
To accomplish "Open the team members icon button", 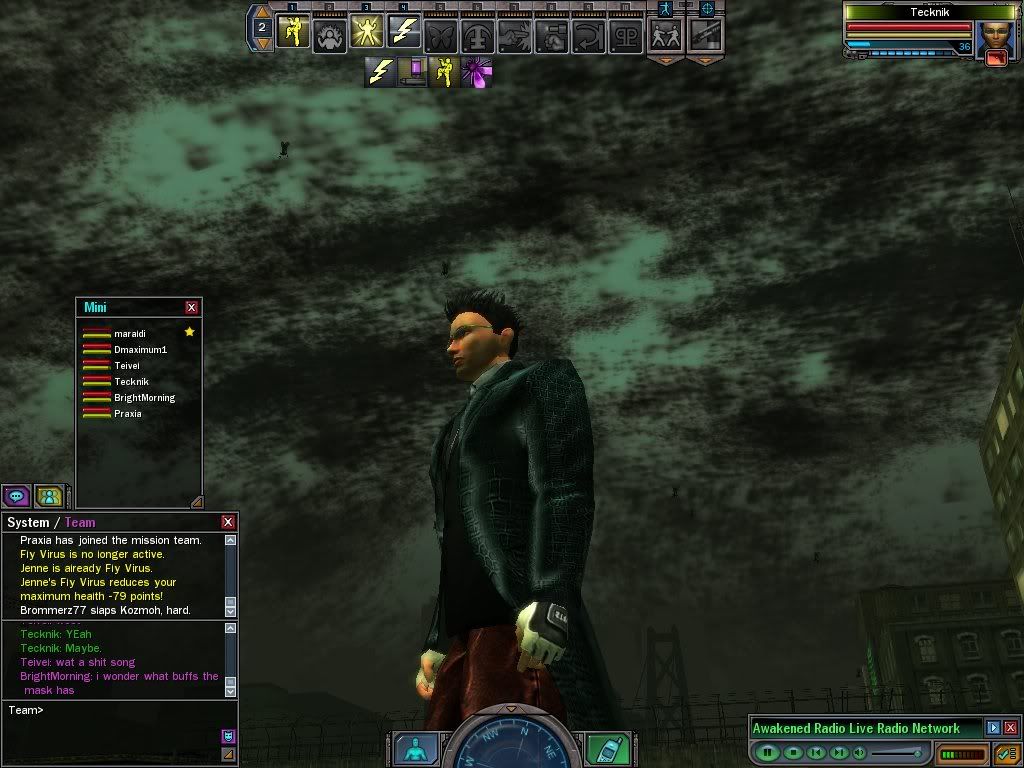I will pyautogui.click(x=48, y=495).
